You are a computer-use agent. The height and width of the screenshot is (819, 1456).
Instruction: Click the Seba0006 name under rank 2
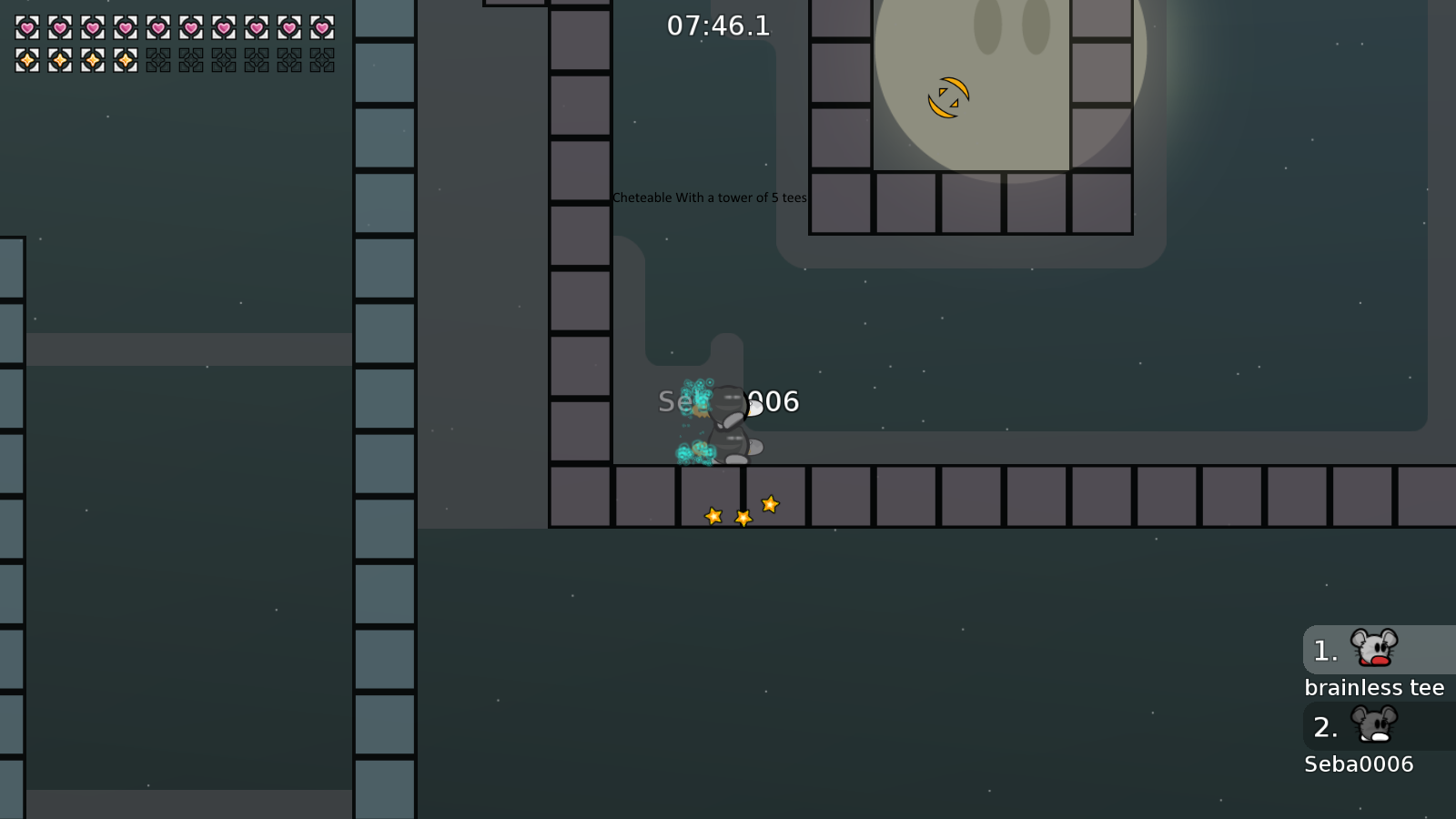click(x=1360, y=764)
